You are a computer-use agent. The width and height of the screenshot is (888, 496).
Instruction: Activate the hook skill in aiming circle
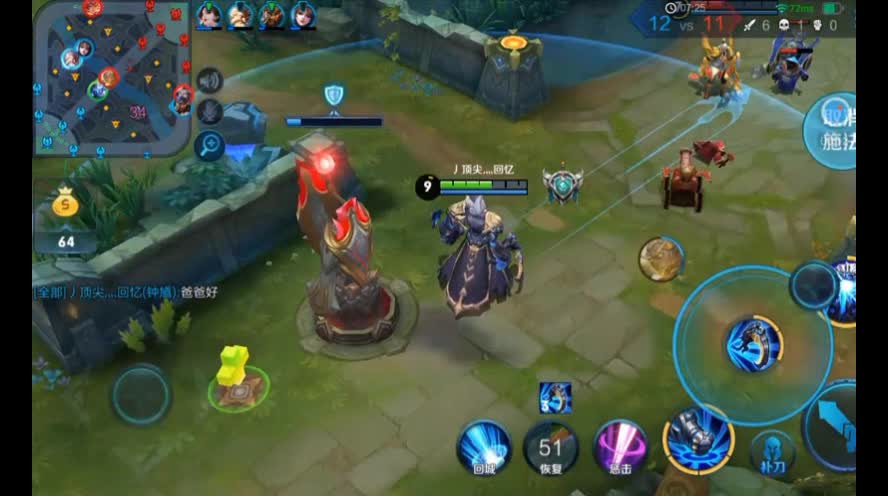[x=753, y=343]
